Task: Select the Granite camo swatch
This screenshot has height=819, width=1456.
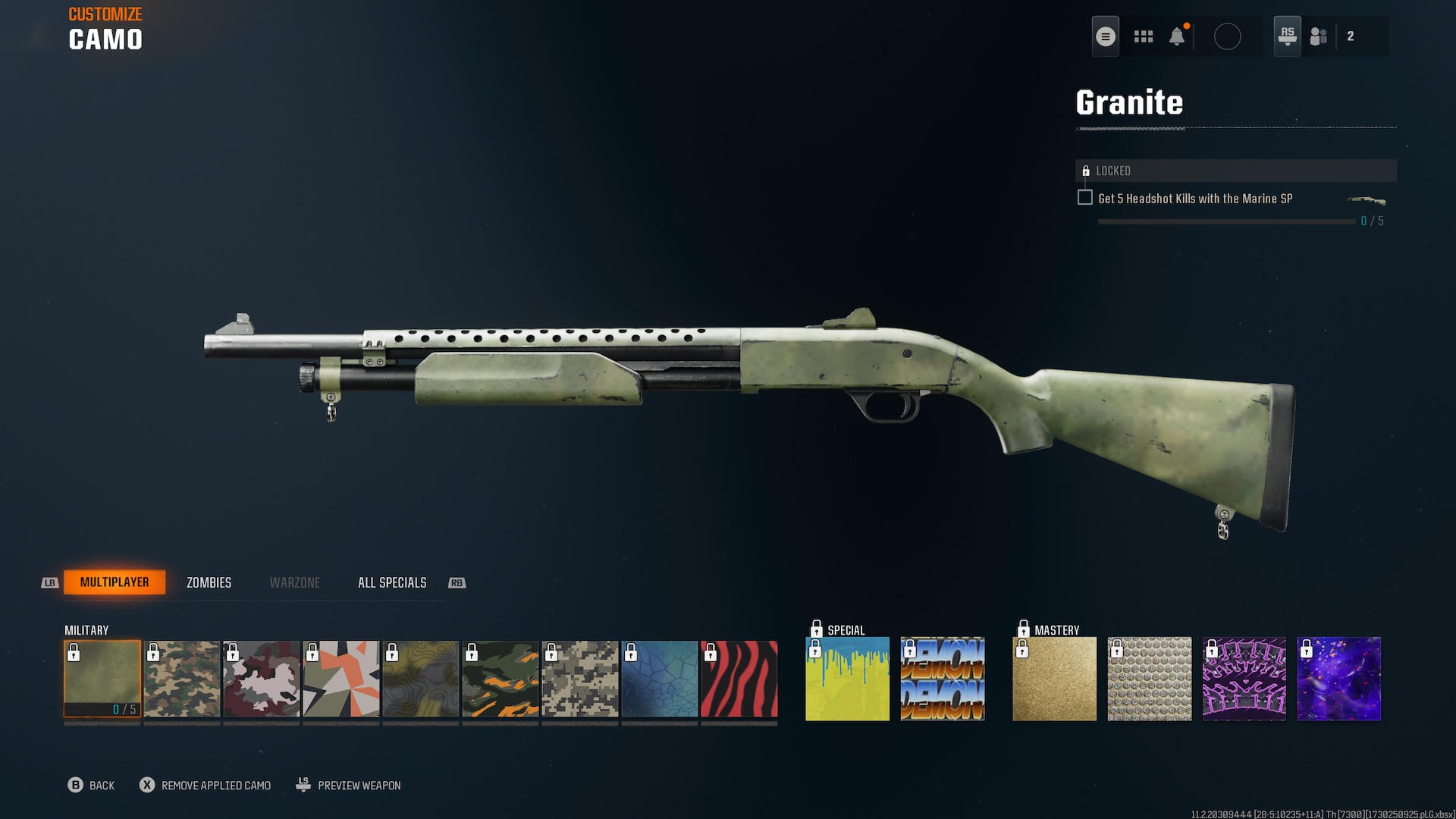Action: (102, 677)
